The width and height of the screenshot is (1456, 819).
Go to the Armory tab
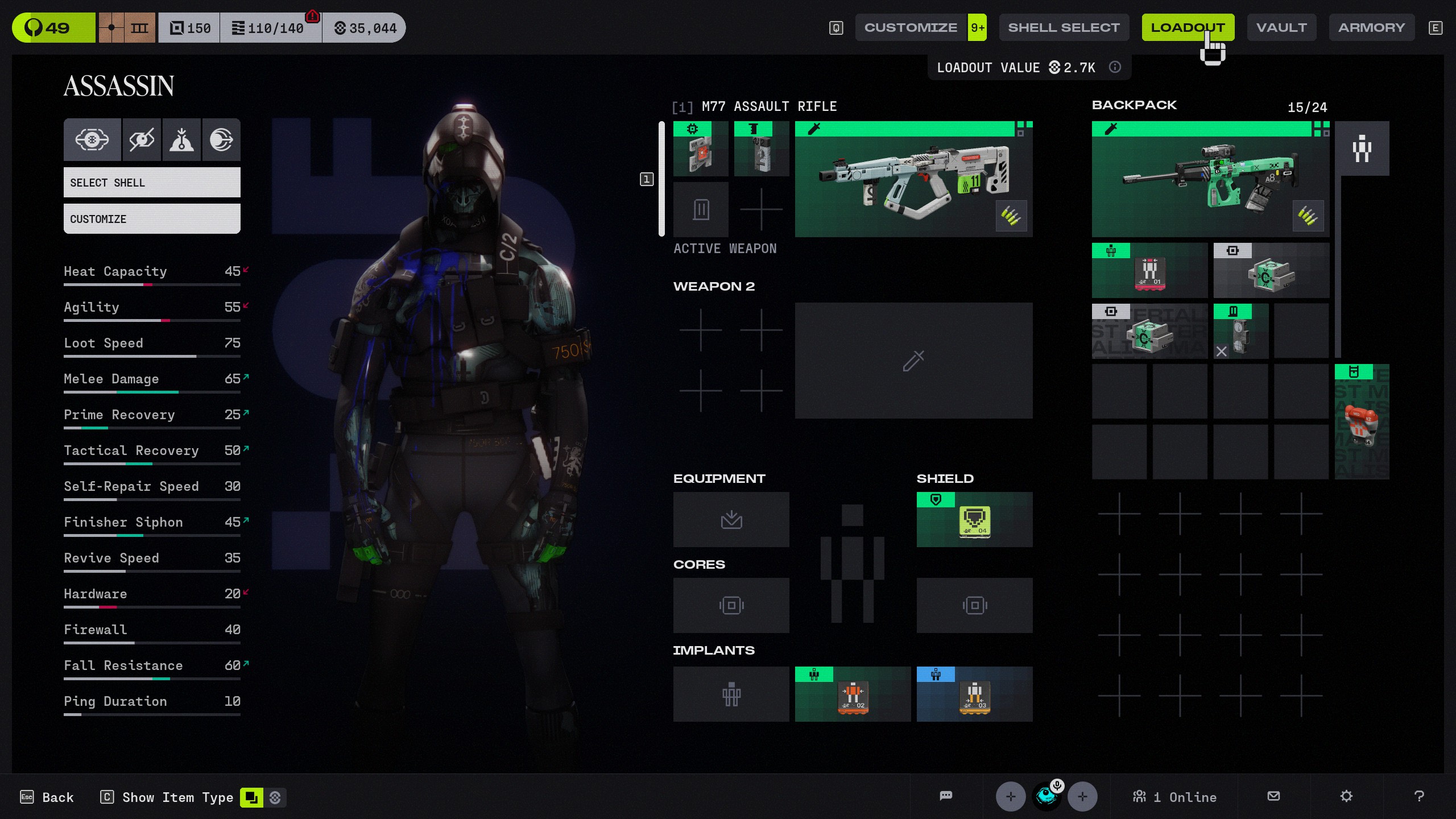1371,27
